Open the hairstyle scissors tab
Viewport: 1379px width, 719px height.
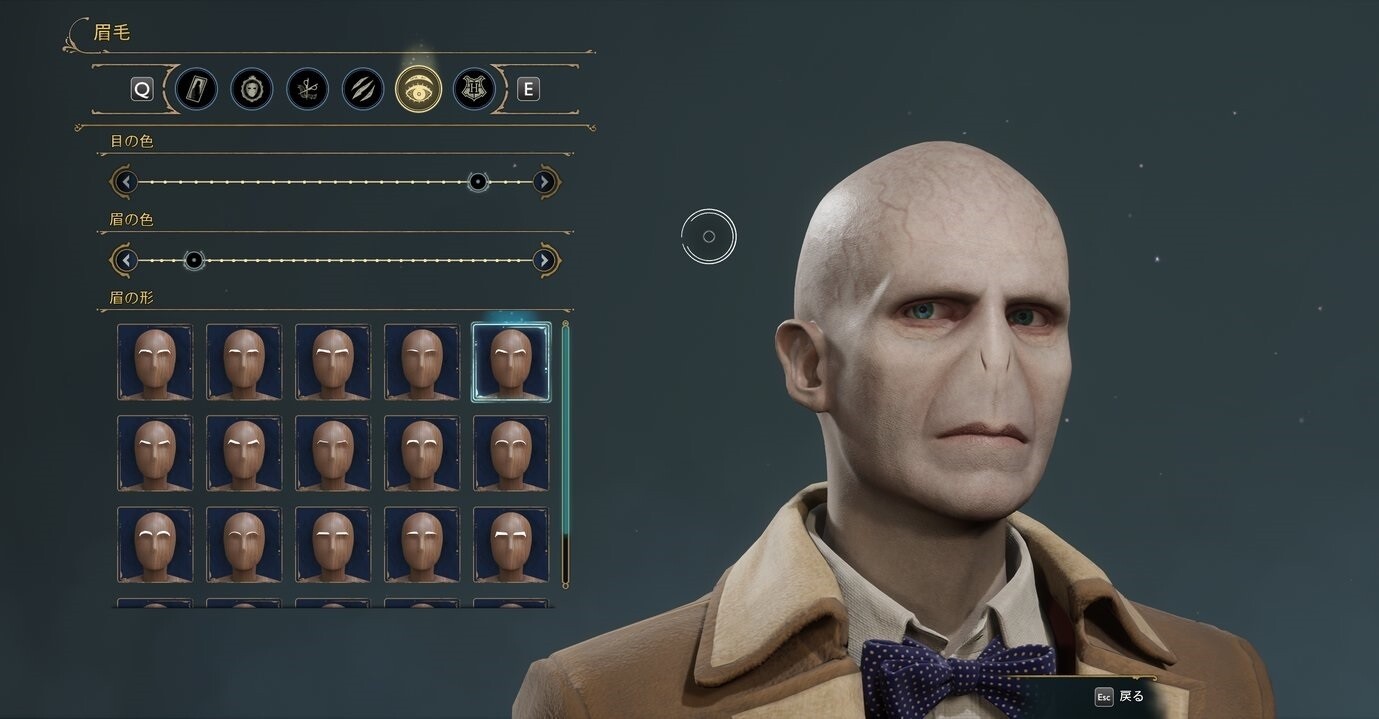tap(307, 89)
